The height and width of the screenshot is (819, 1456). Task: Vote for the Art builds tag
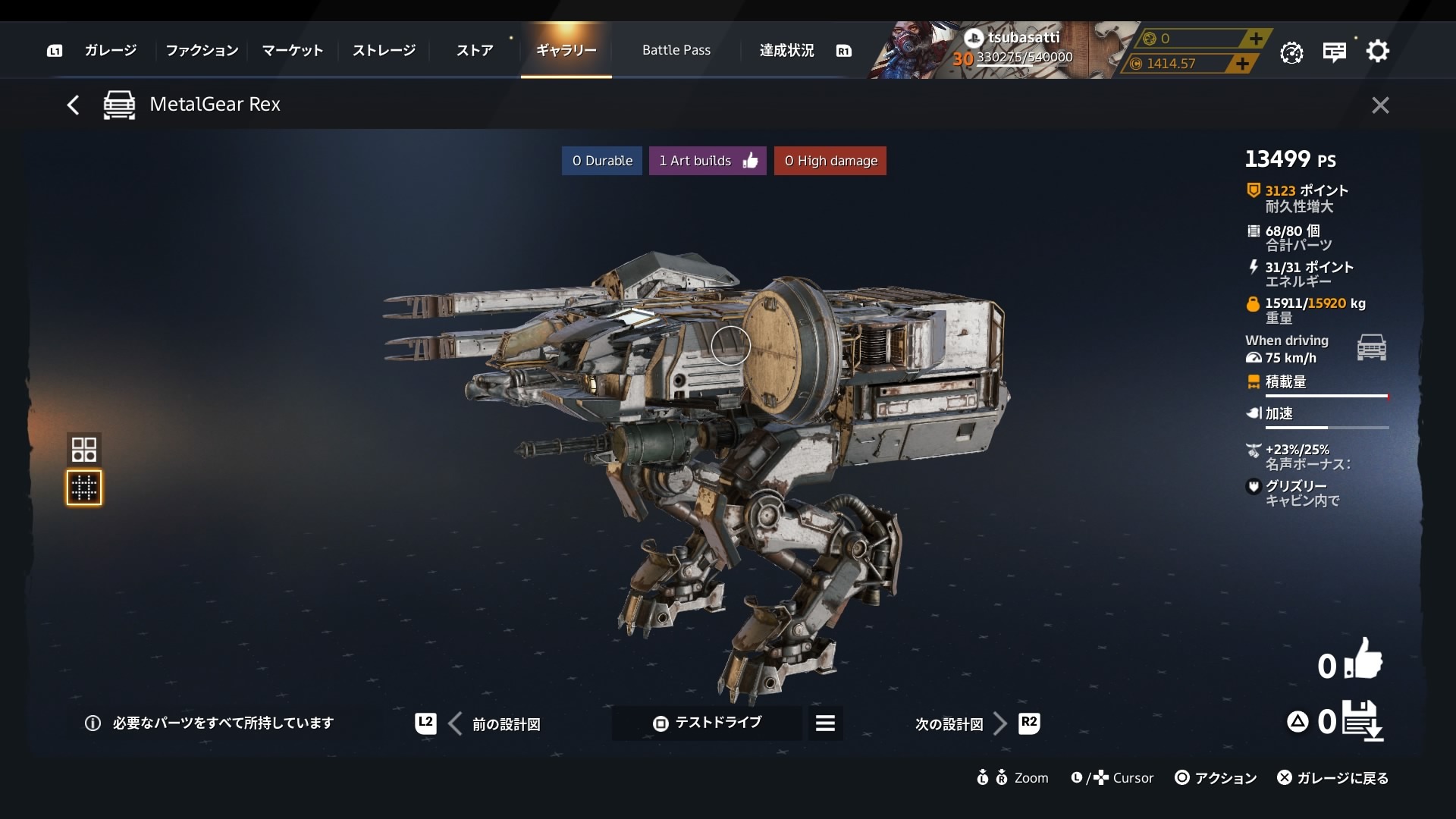[708, 161]
